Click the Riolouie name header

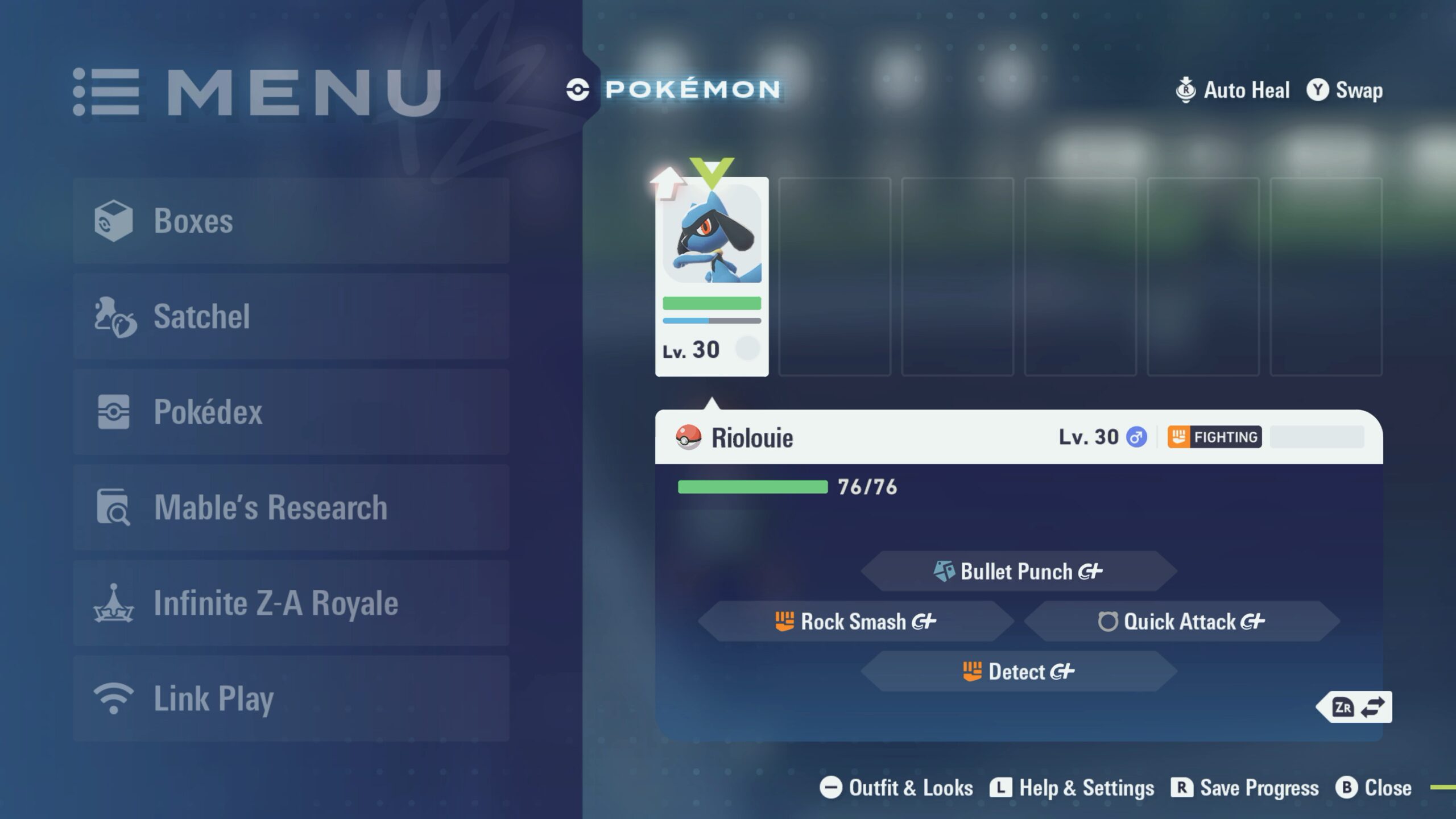752,437
